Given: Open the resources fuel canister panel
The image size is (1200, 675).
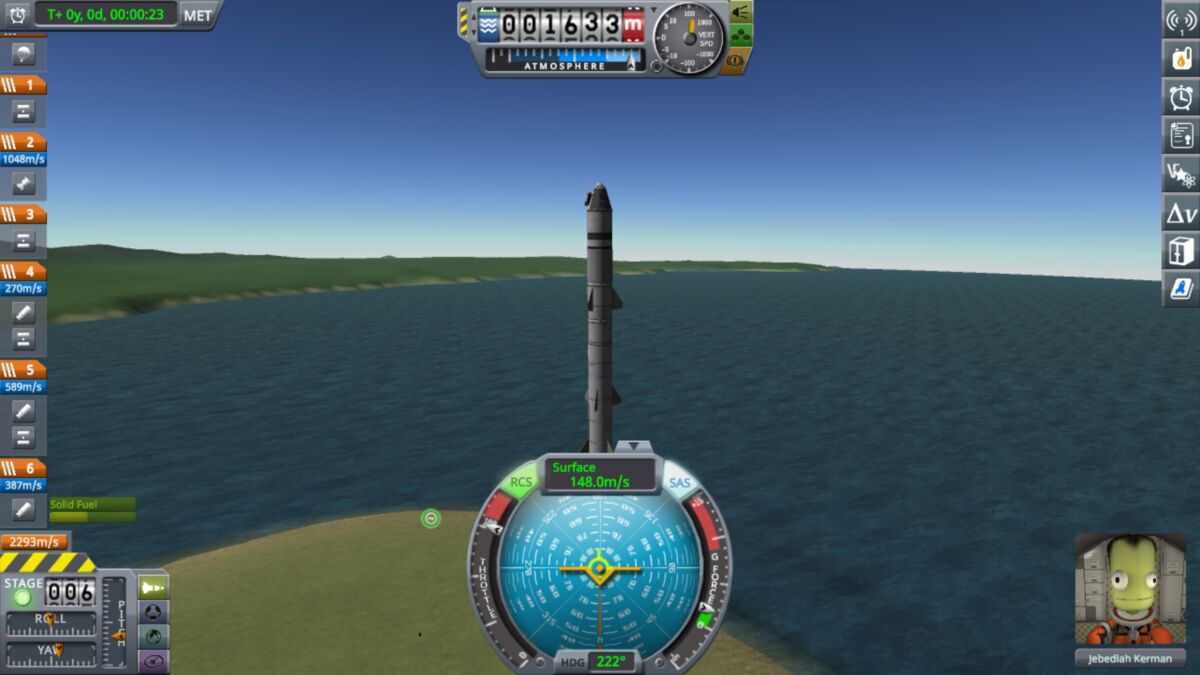Looking at the screenshot, I should [1181, 58].
